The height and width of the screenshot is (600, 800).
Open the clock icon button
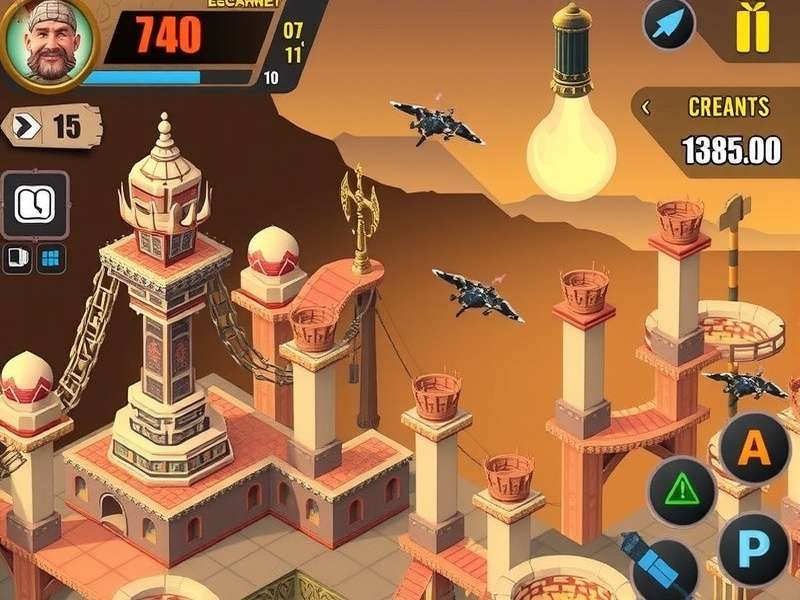(x=36, y=205)
